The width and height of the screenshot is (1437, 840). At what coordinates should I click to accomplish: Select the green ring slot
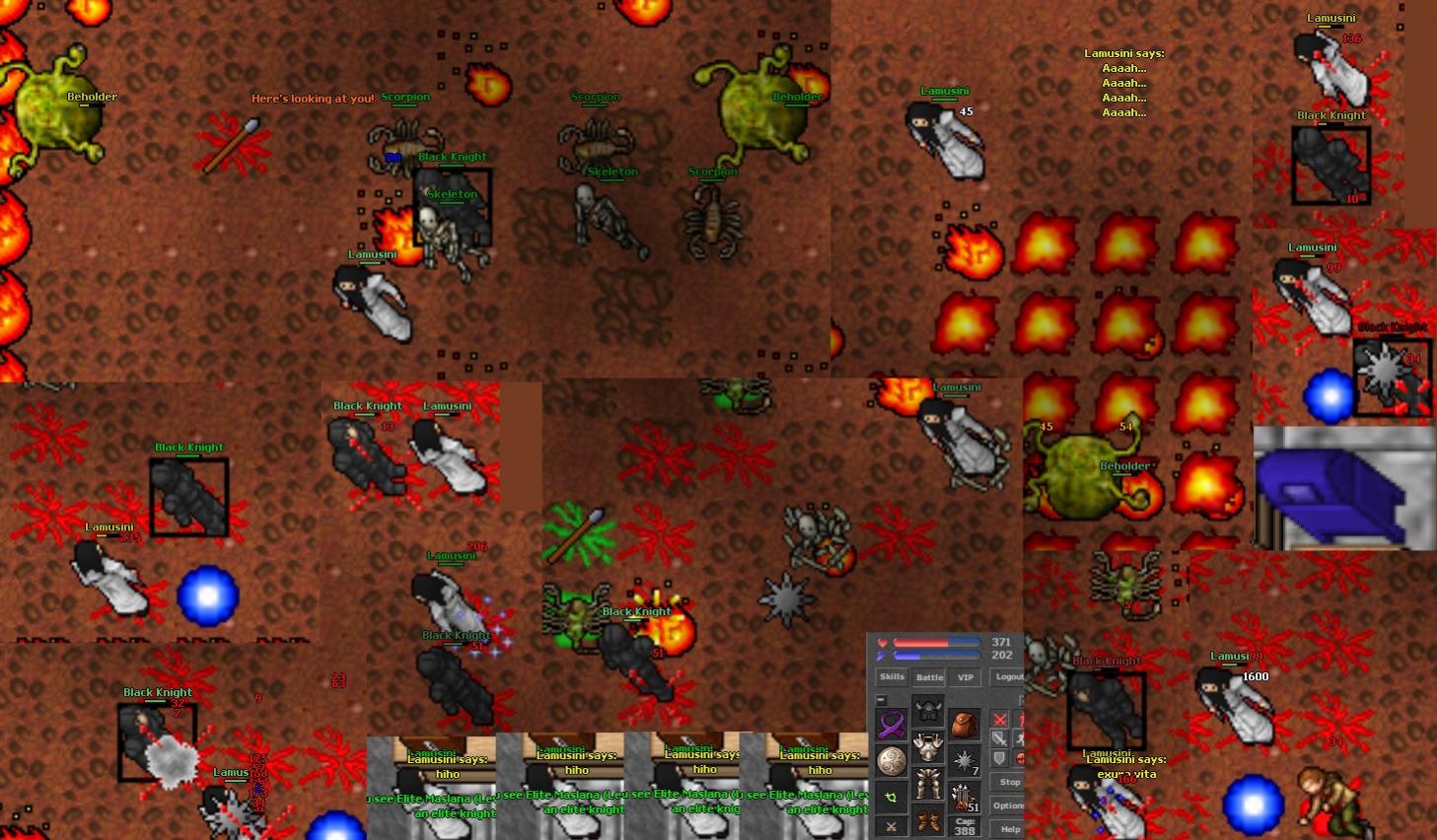892,798
